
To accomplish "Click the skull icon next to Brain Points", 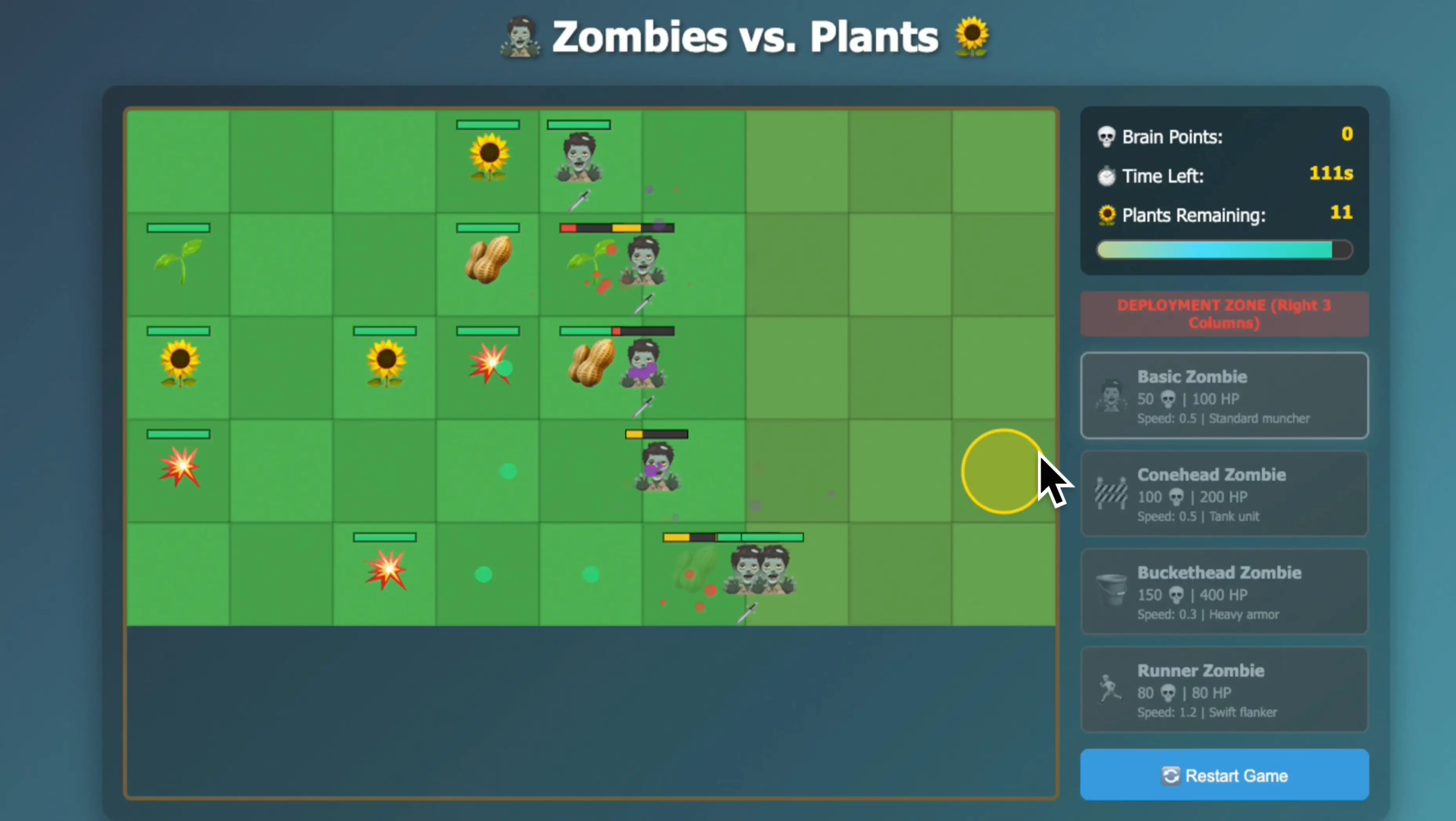I will click(x=1106, y=136).
